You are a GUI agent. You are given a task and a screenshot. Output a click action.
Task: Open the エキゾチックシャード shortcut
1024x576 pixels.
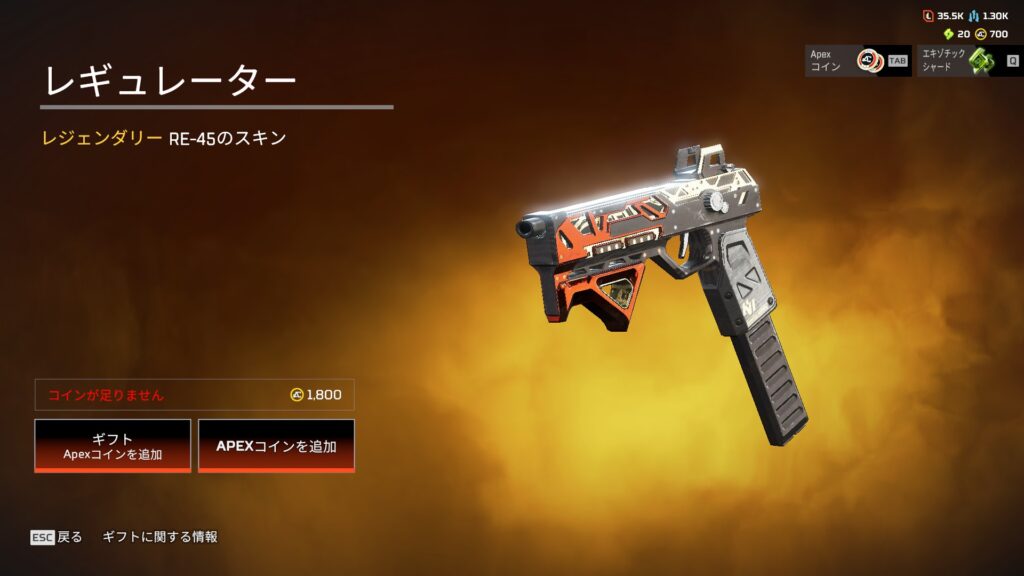pyautogui.click(x=967, y=61)
